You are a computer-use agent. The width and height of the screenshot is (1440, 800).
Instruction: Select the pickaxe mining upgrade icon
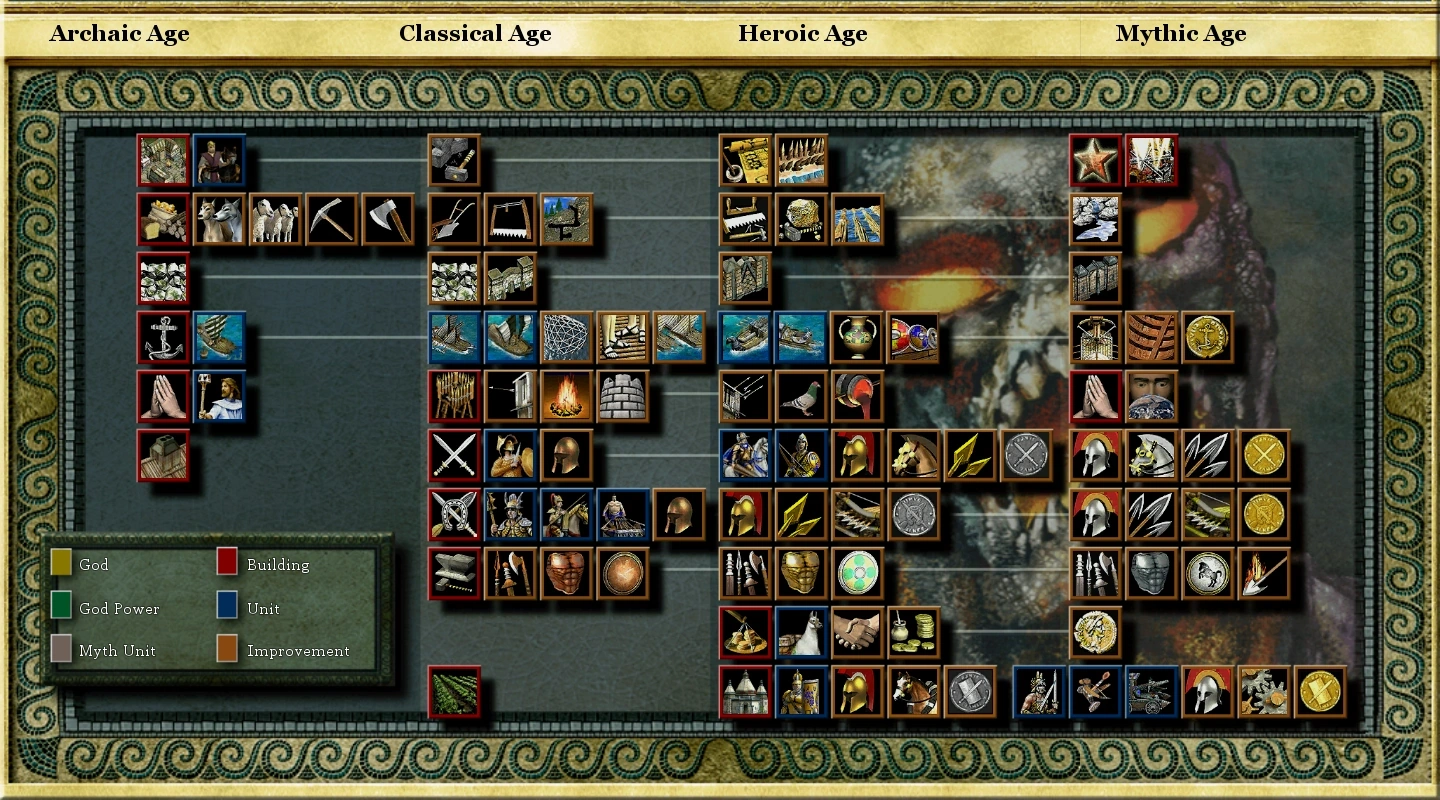330,220
